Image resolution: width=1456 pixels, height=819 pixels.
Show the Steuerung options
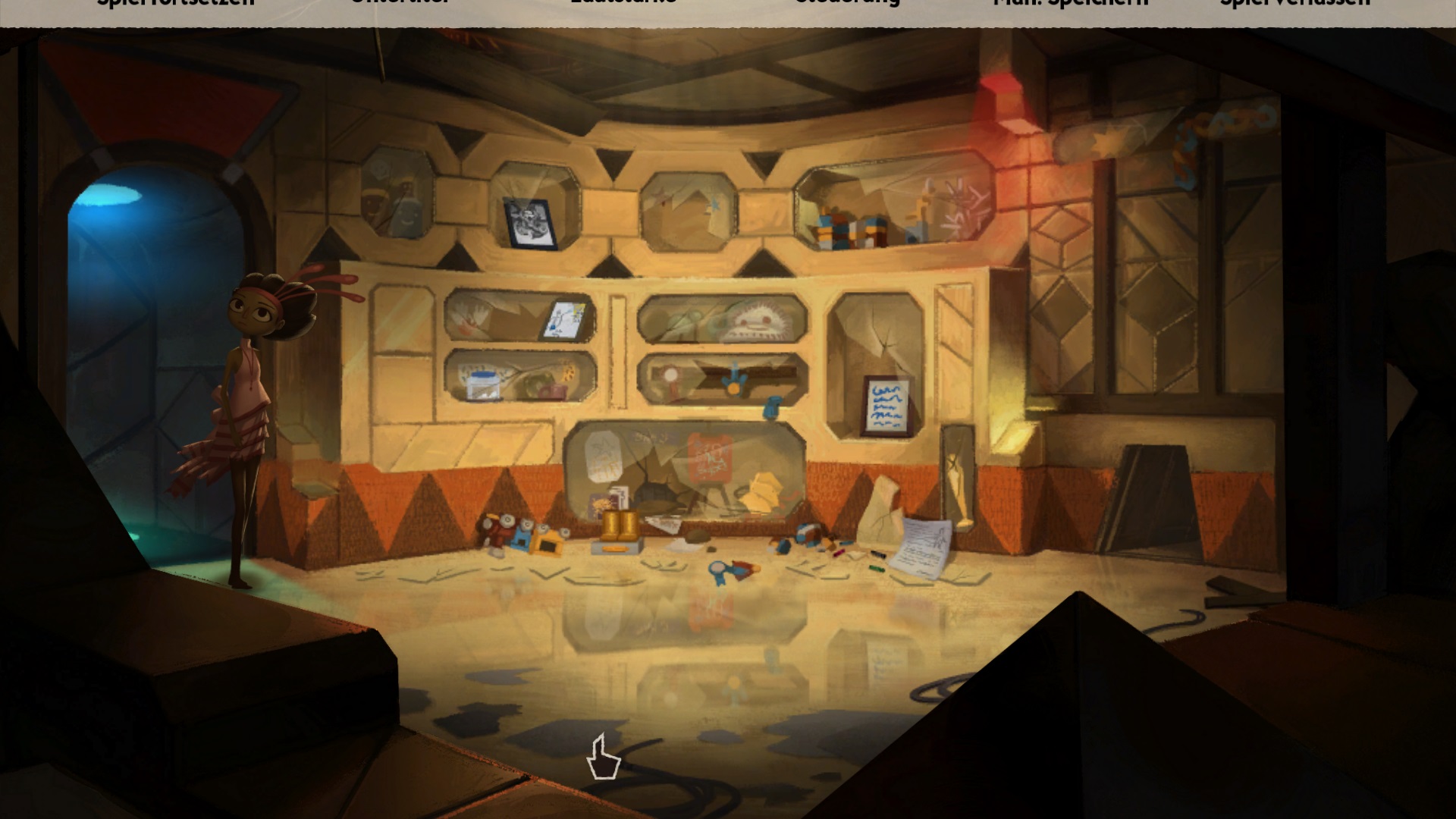coord(847,3)
